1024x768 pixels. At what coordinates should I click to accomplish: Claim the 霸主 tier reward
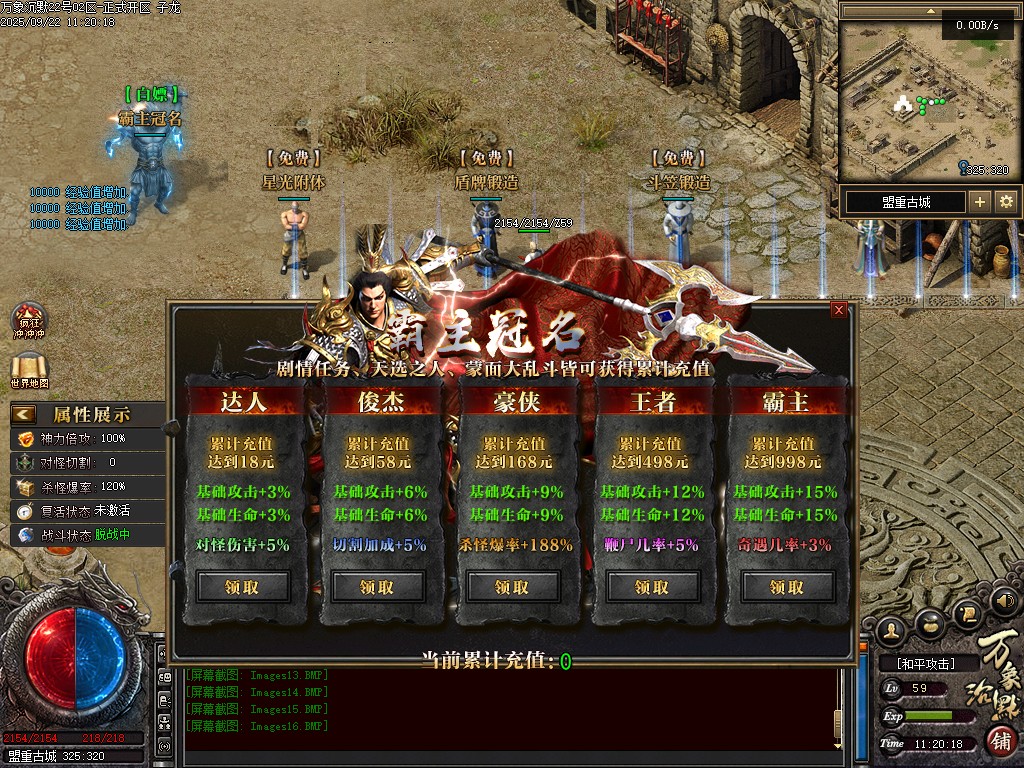[786, 587]
